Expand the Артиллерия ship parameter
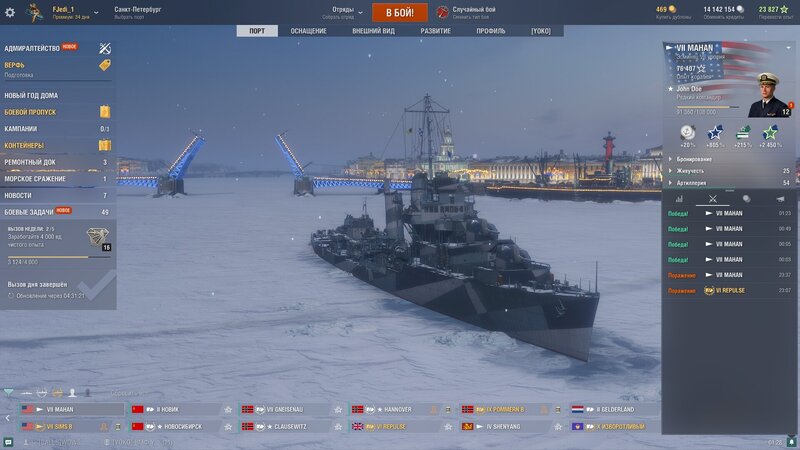 693,183
